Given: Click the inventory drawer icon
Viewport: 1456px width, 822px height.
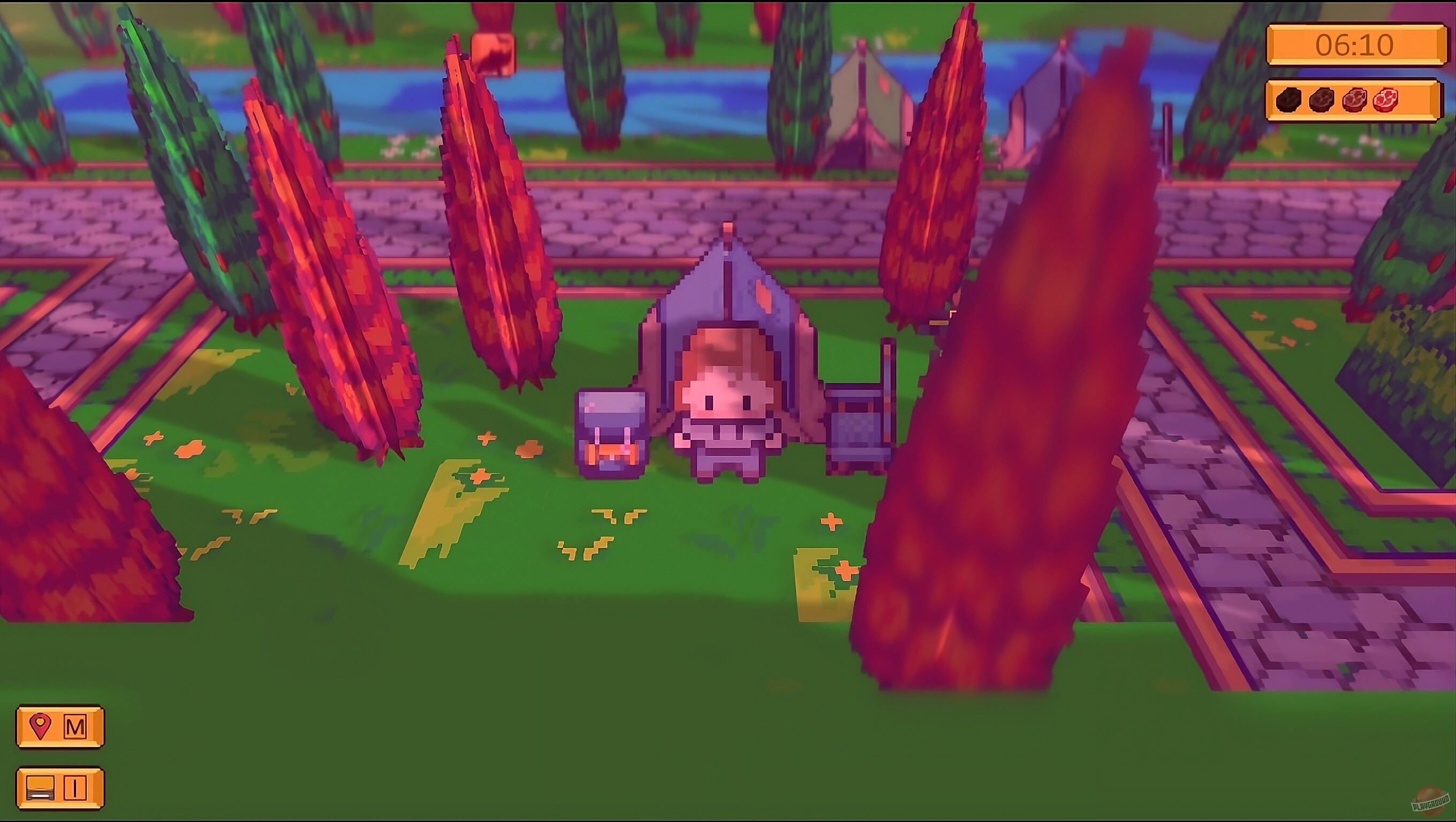Looking at the screenshot, I should (x=40, y=789).
